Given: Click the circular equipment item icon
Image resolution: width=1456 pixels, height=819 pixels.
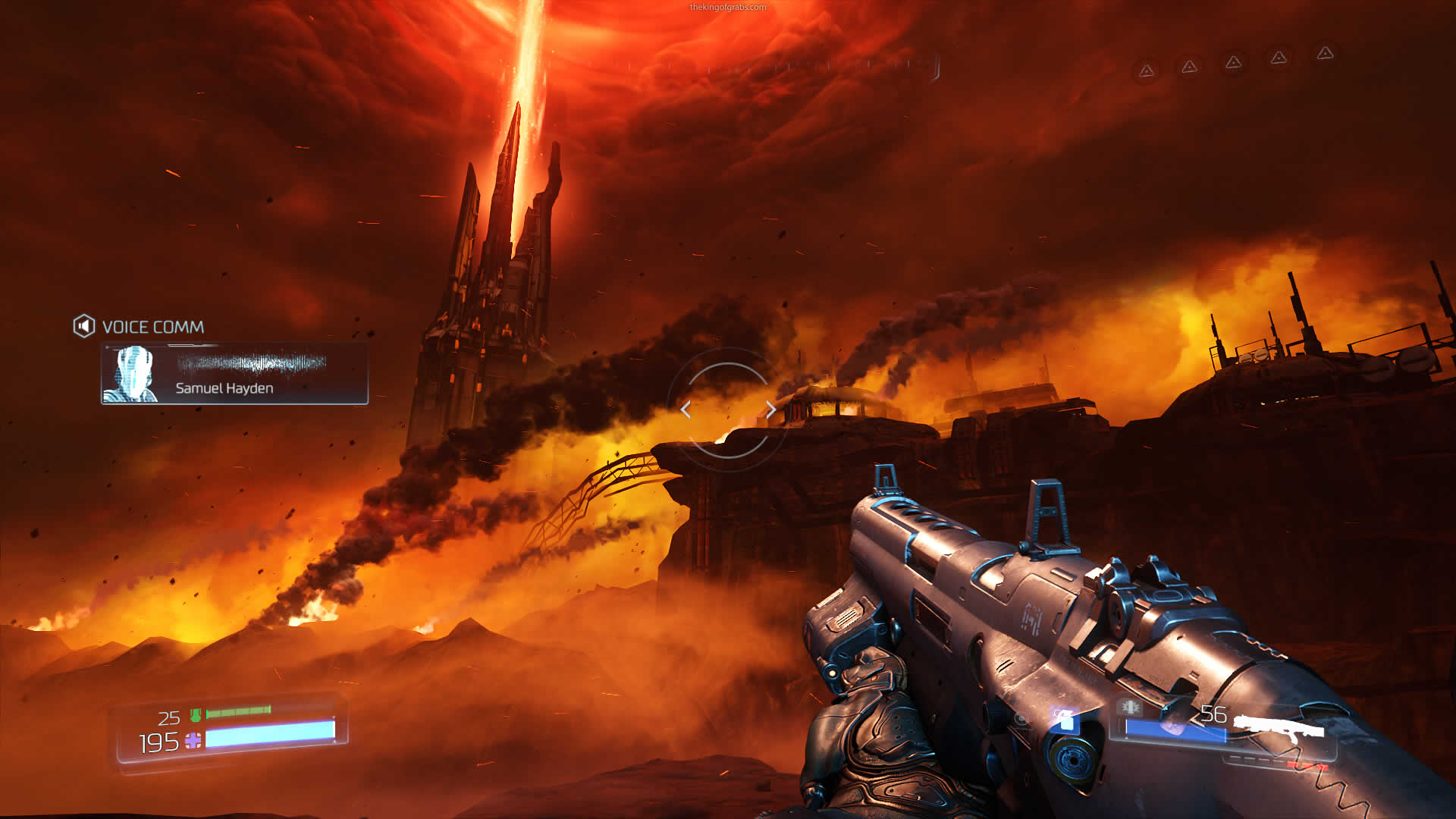Looking at the screenshot, I should (x=1021, y=718).
